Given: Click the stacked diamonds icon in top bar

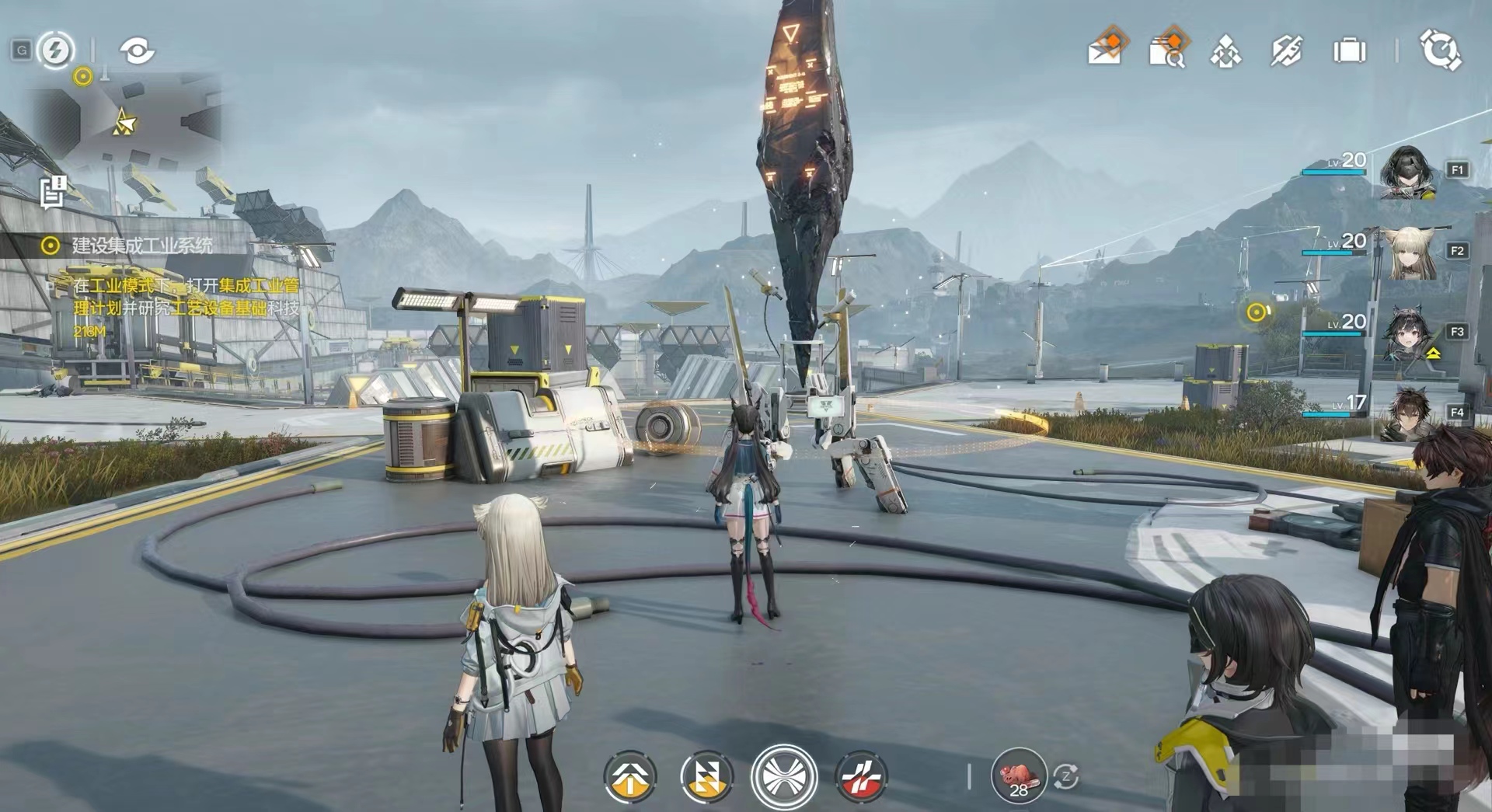Looking at the screenshot, I should (1225, 51).
